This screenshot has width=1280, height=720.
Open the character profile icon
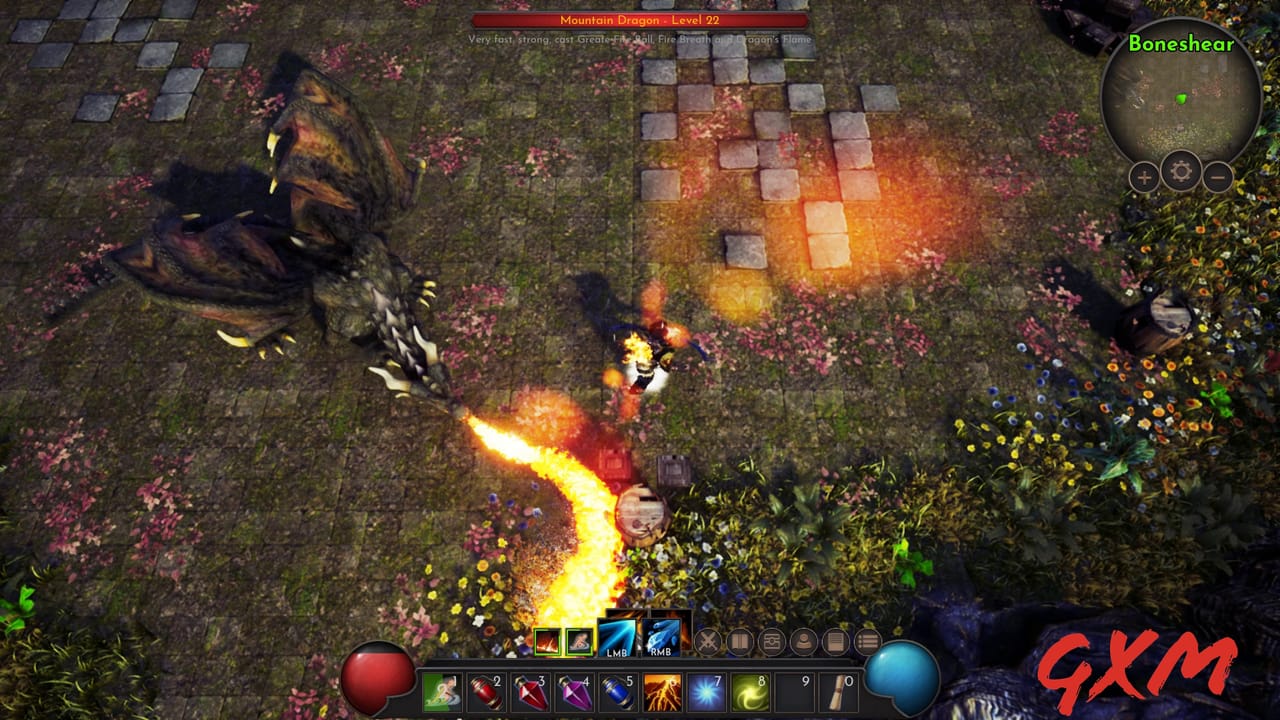pyautogui.click(x=804, y=640)
